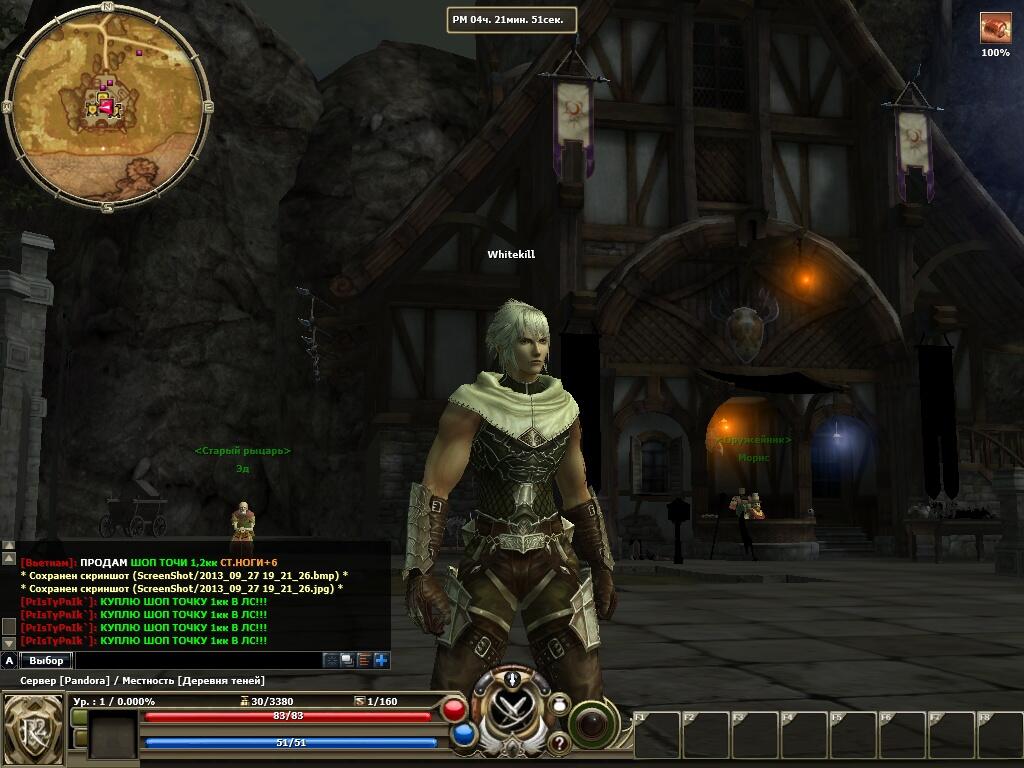Open the chat list options icon with orange lines

click(364, 660)
